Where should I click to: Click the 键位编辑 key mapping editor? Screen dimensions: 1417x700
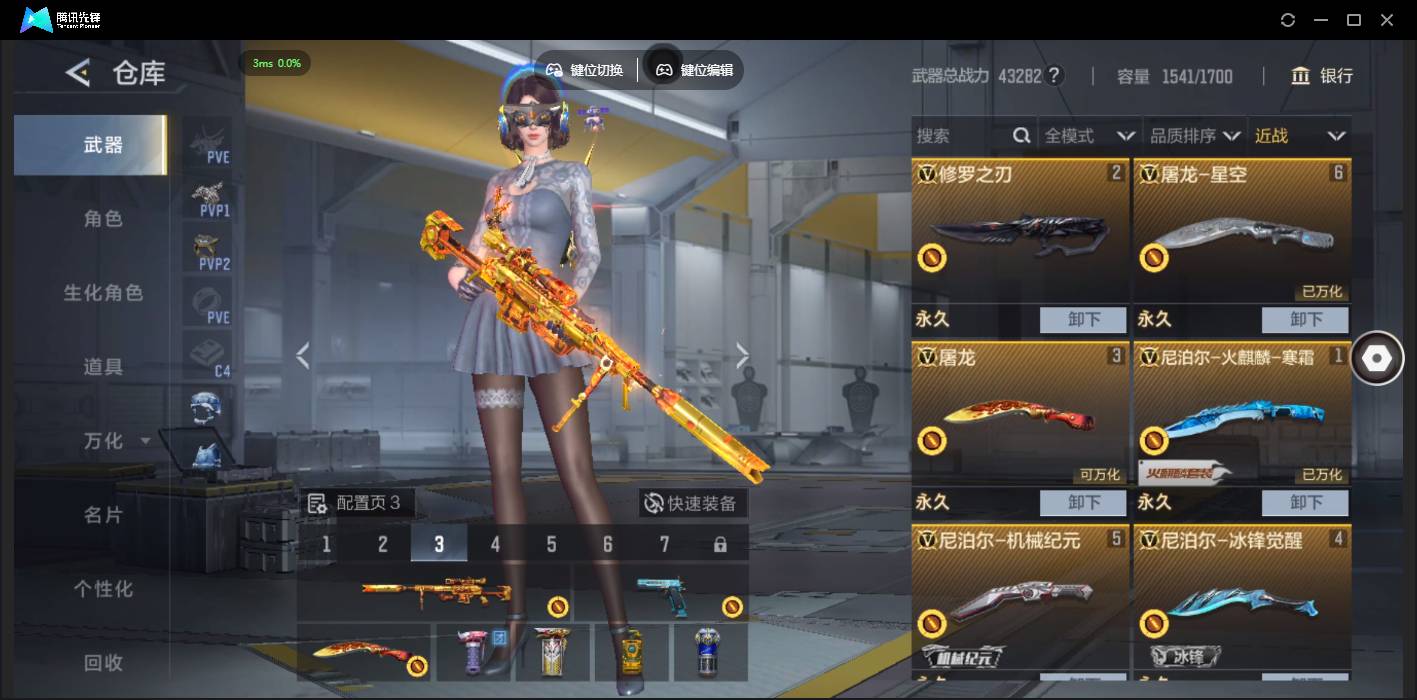click(x=695, y=70)
